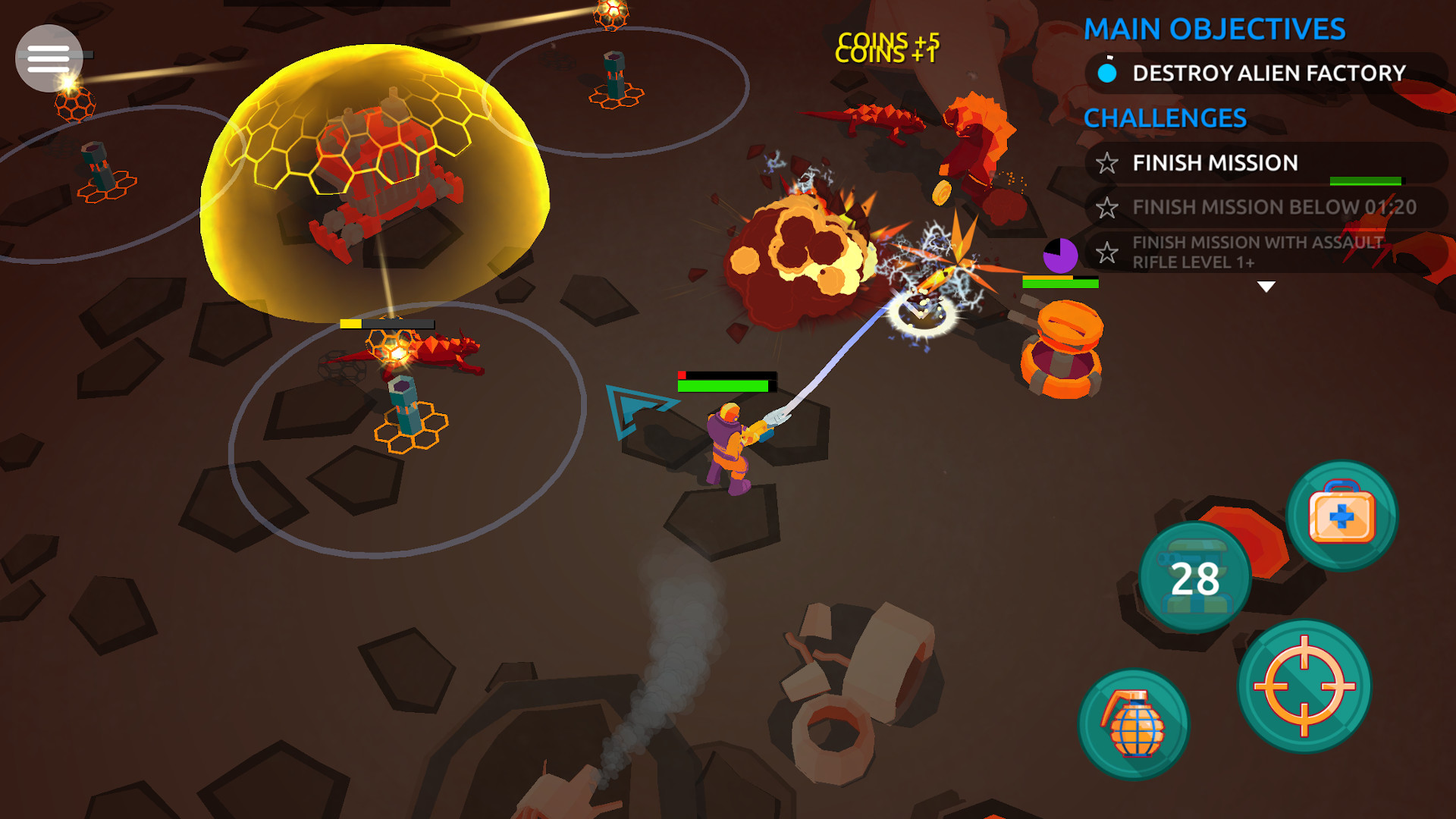Select the blue objective marker bullet

pyautogui.click(x=1108, y=74)
